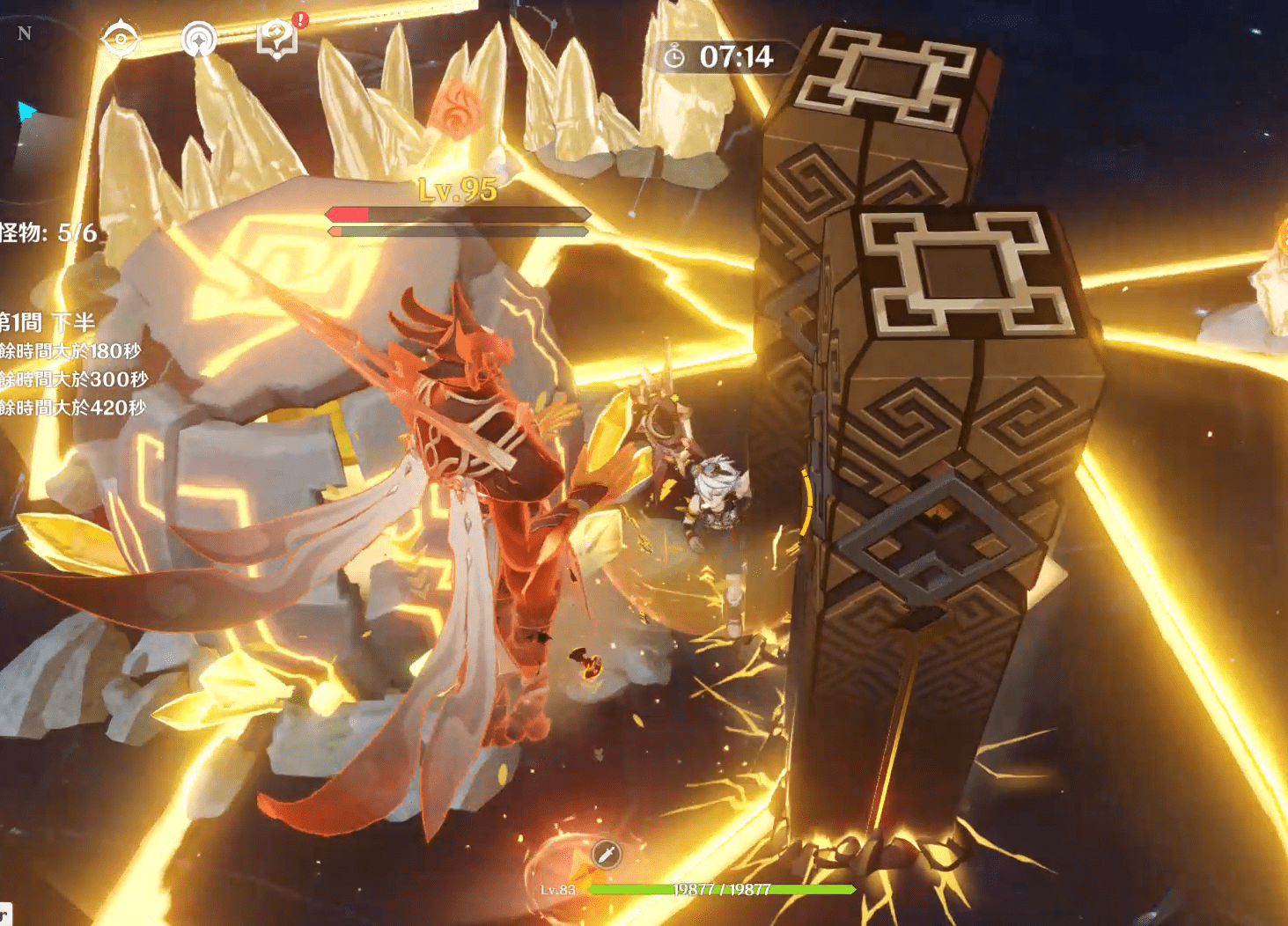
Task: Click the eye-shaped compass icon
Action: tap(120, 39)
